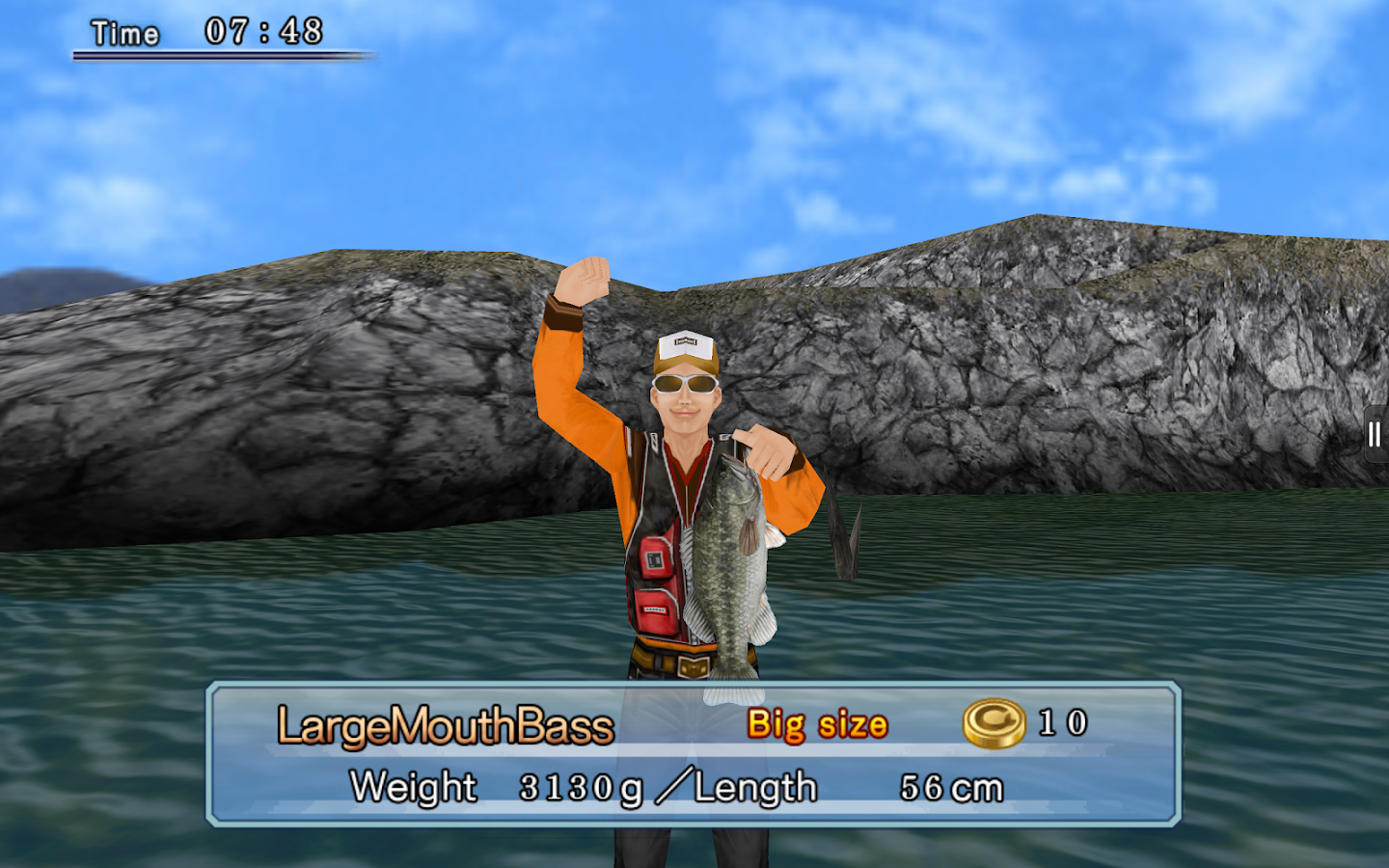
Task: Switch to the Length reading 56 cm
Action: click(x=952, y=786)
